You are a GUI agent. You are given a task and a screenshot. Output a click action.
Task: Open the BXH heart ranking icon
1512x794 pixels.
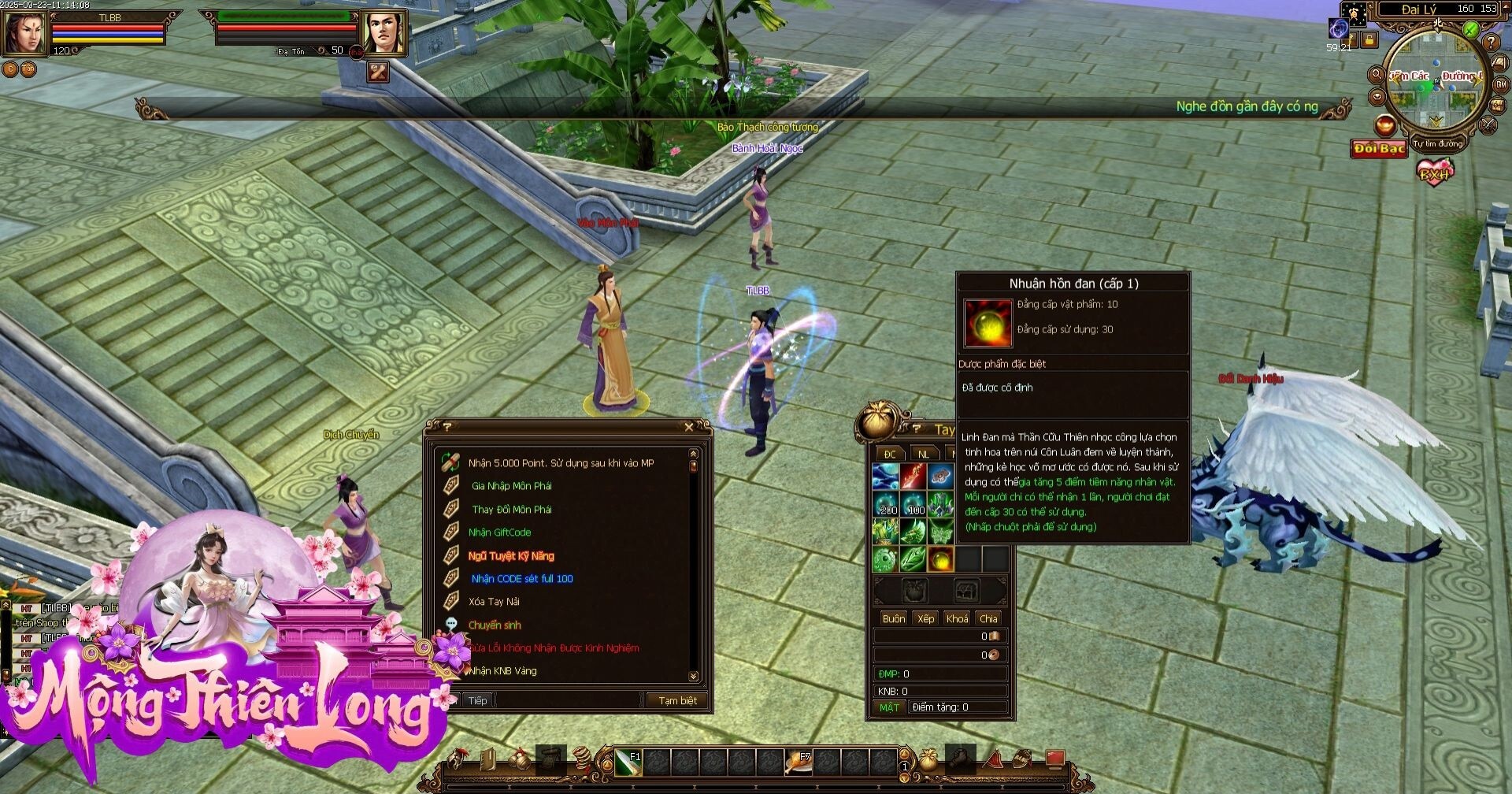click(x=1434, y=171)
